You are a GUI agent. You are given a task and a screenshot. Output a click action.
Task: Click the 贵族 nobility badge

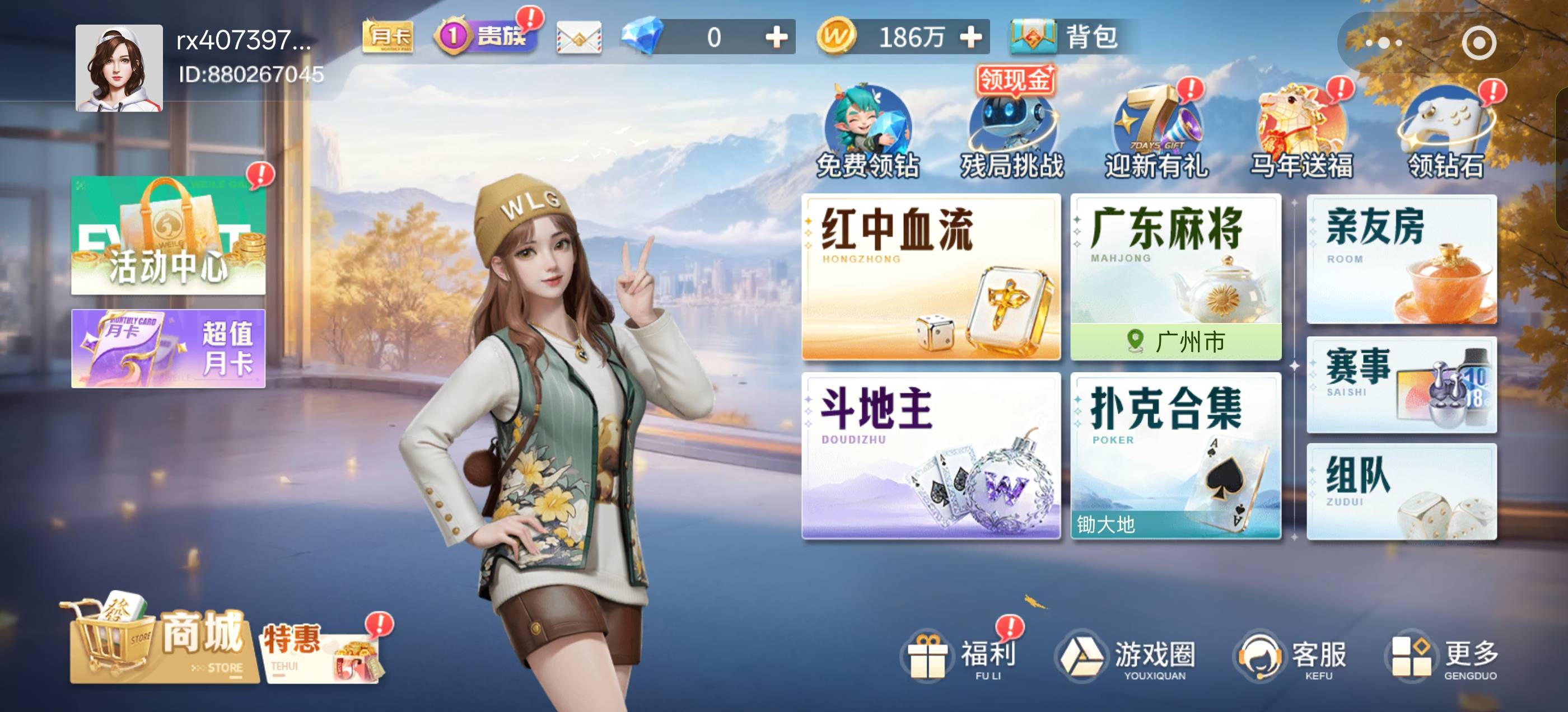click(x=484, y=38)
